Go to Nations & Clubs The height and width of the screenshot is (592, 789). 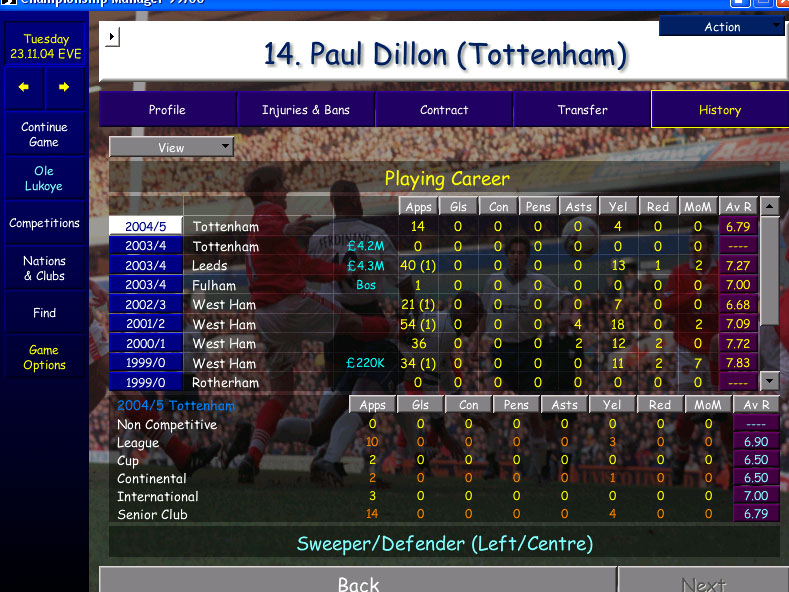[x=44, y=268]
